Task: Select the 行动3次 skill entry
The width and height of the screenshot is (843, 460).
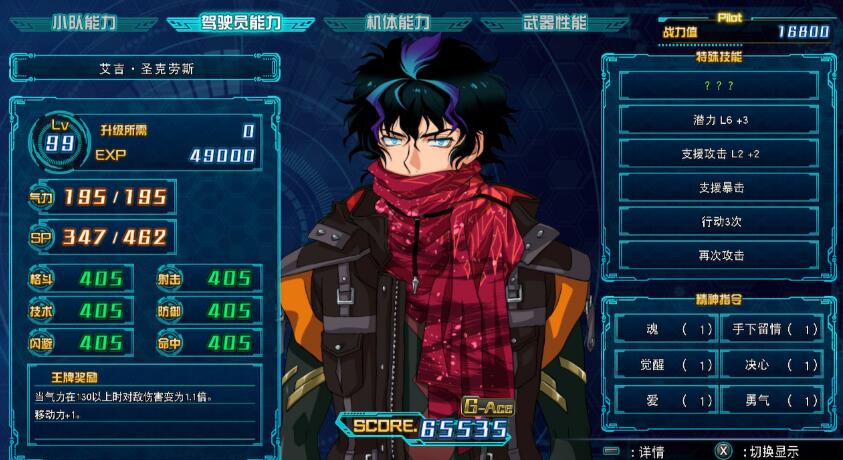Action: tap(719, 221)
